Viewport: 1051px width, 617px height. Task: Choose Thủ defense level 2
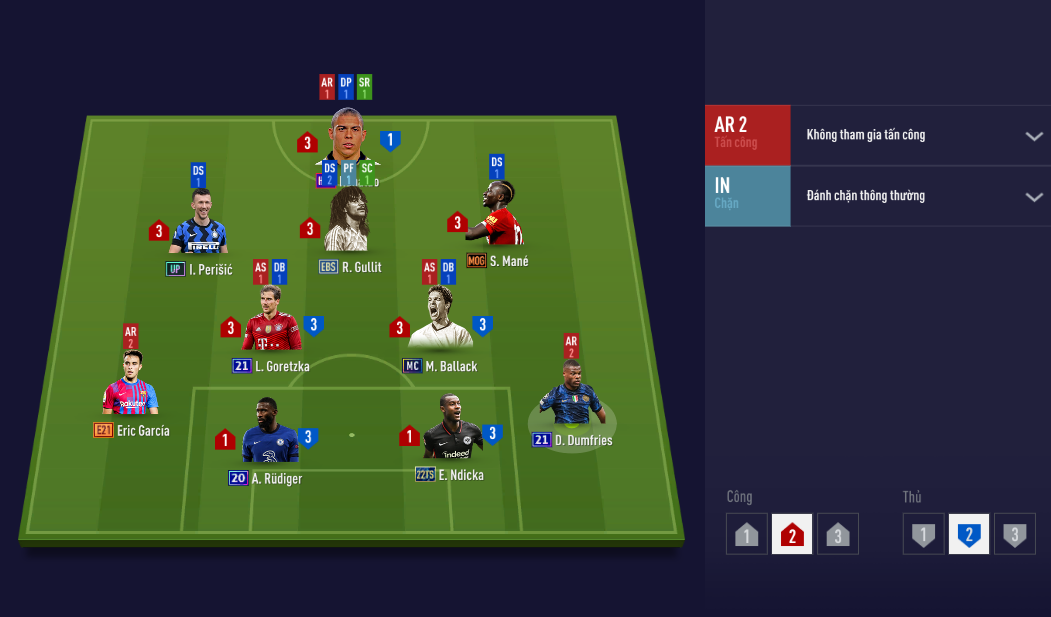[x=969, y=534]
